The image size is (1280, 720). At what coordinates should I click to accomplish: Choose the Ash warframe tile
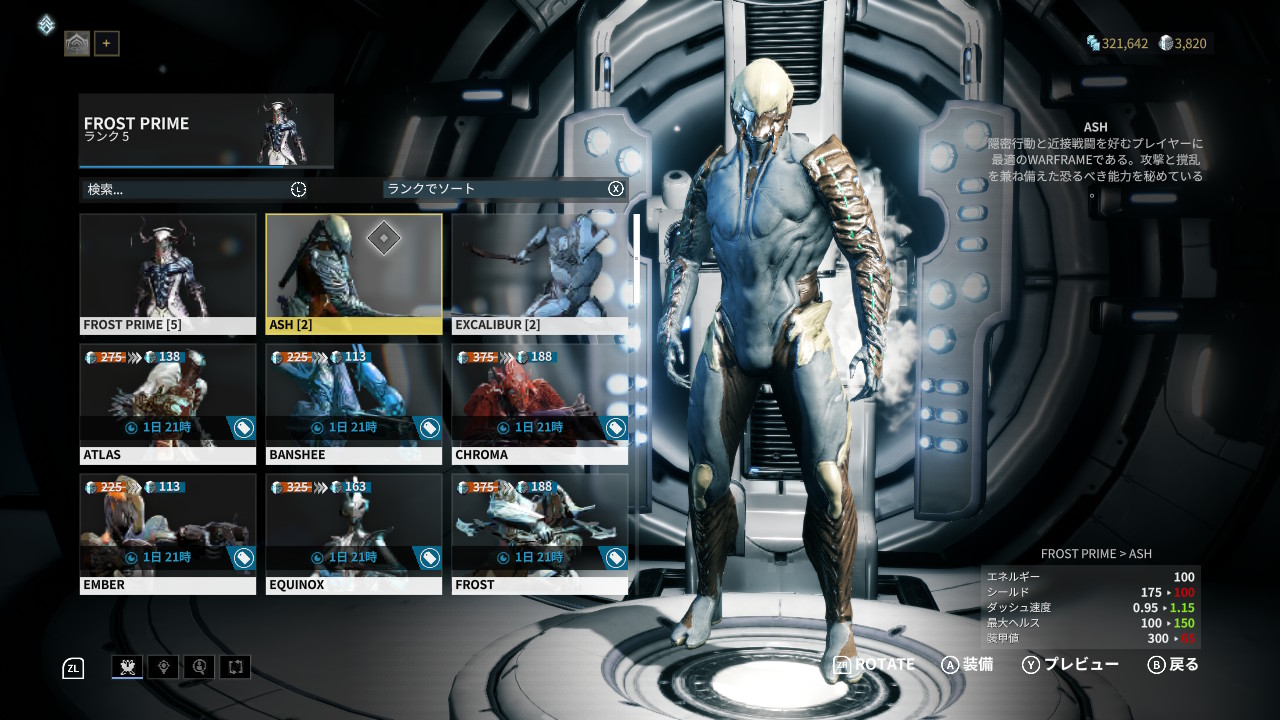(354, 273)
